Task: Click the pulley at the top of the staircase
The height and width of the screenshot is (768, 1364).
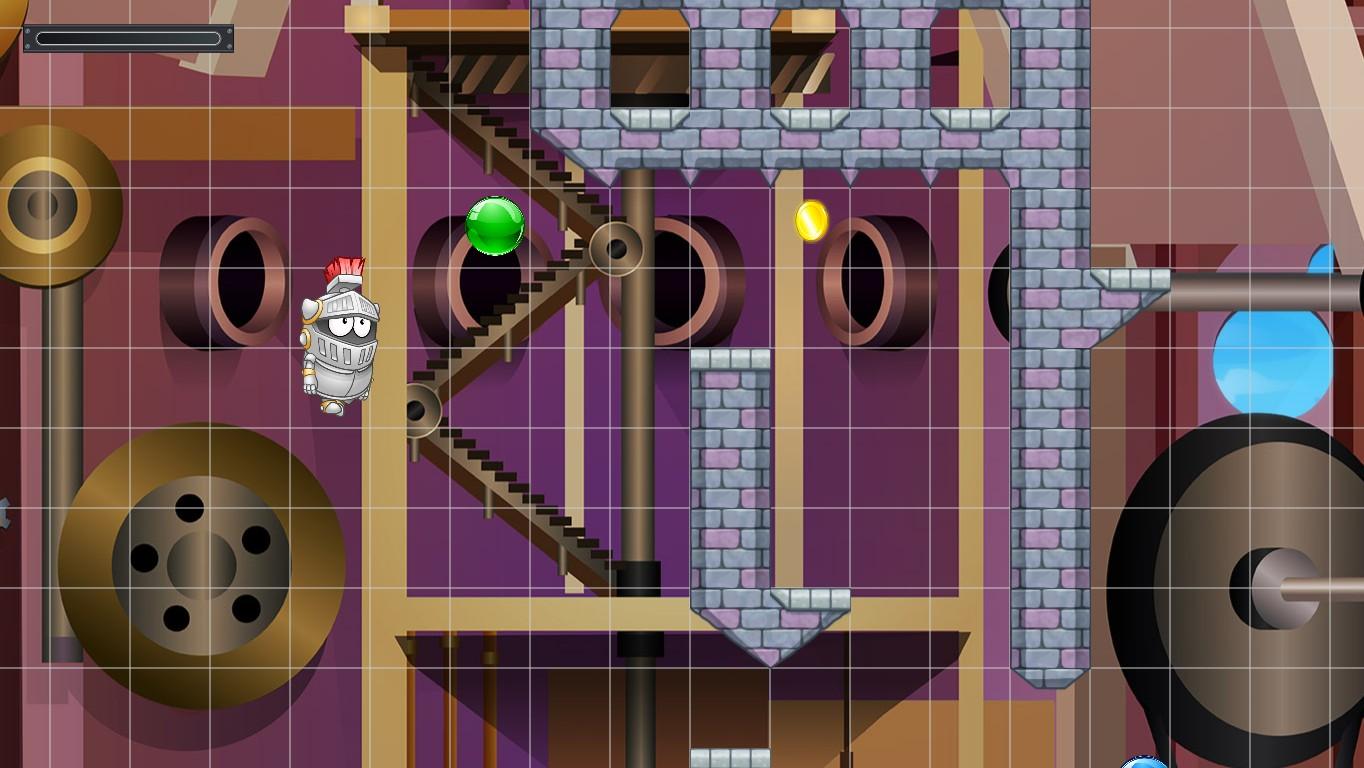Action: [617, 248]
